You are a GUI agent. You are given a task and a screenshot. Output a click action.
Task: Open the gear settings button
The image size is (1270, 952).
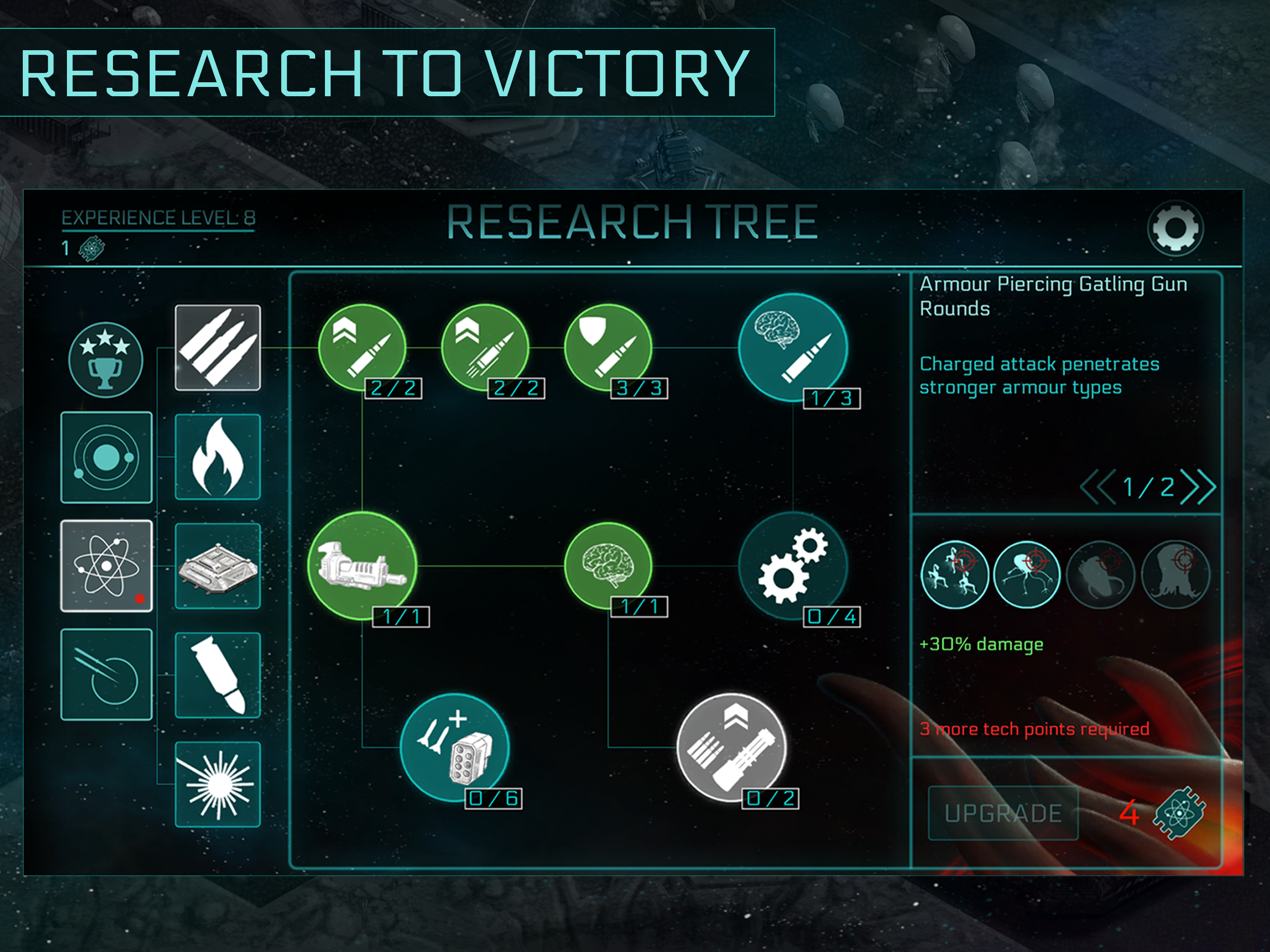tap(1175, 228)
